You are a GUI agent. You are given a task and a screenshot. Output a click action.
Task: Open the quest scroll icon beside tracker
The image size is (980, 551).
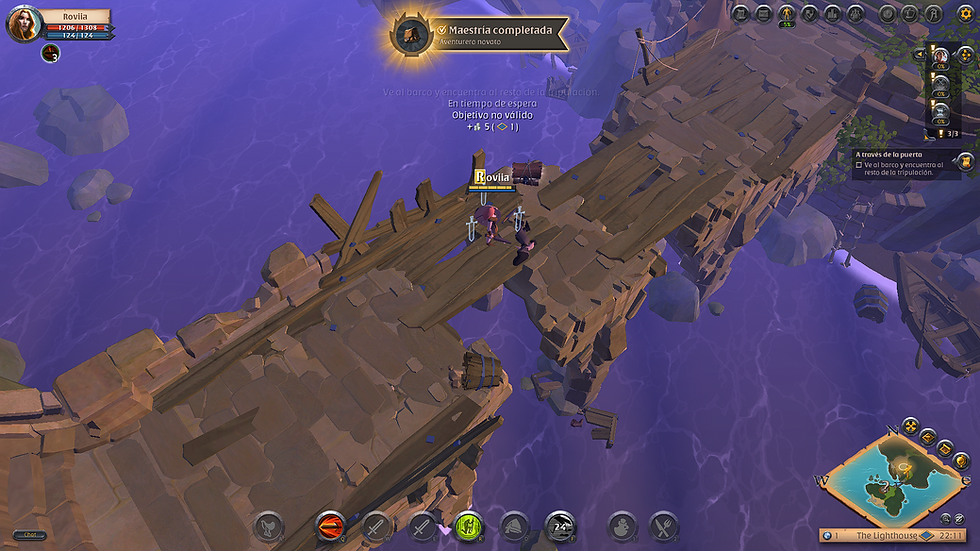pyautogui.click(x=964, y=161)
